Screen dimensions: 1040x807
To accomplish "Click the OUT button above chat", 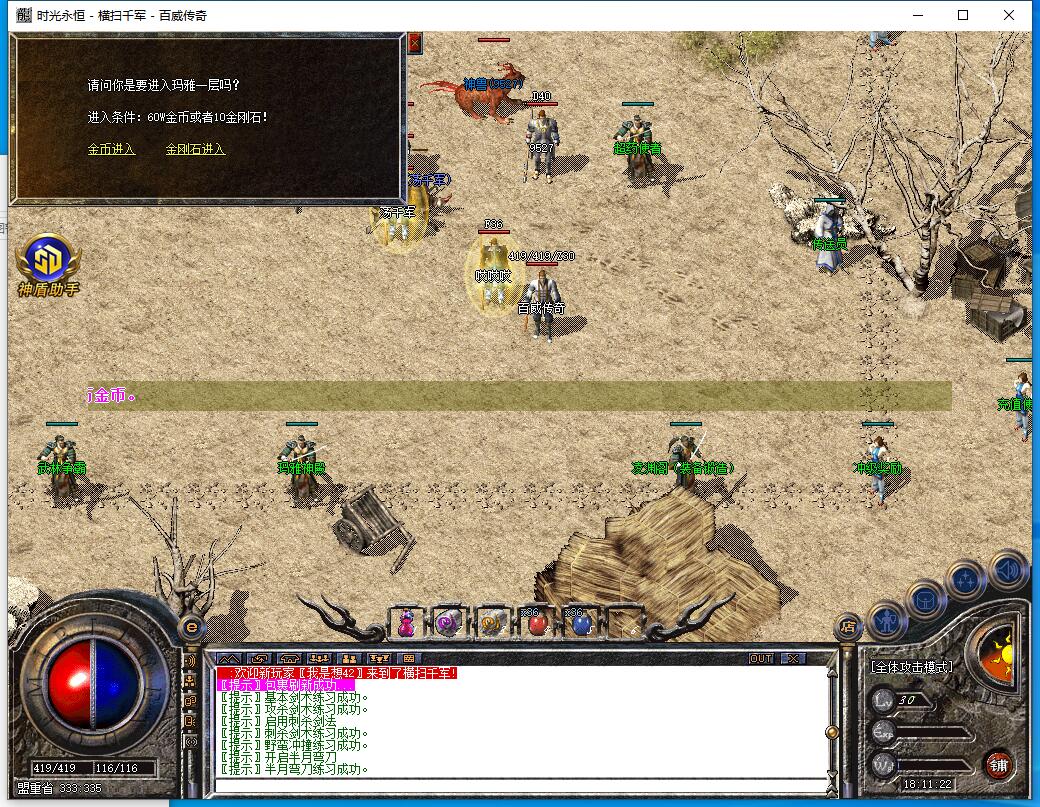I will tap(761, 659).
